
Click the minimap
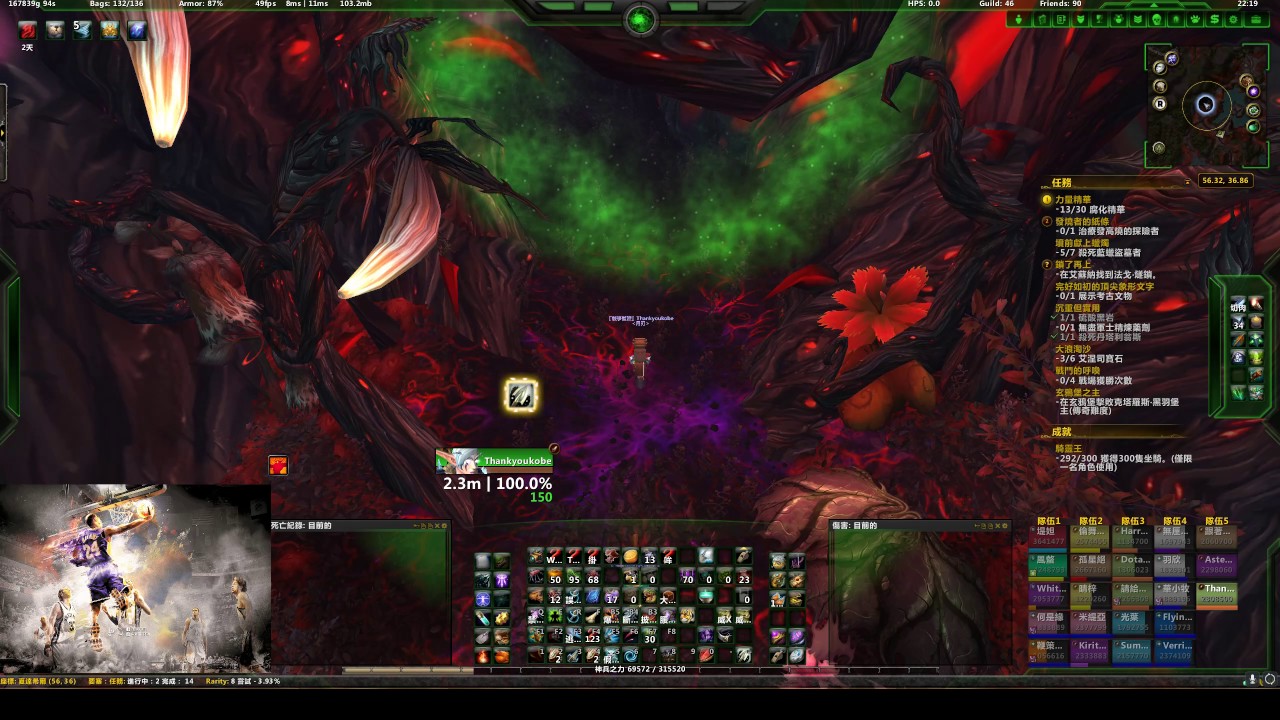tap(1206, 105)
